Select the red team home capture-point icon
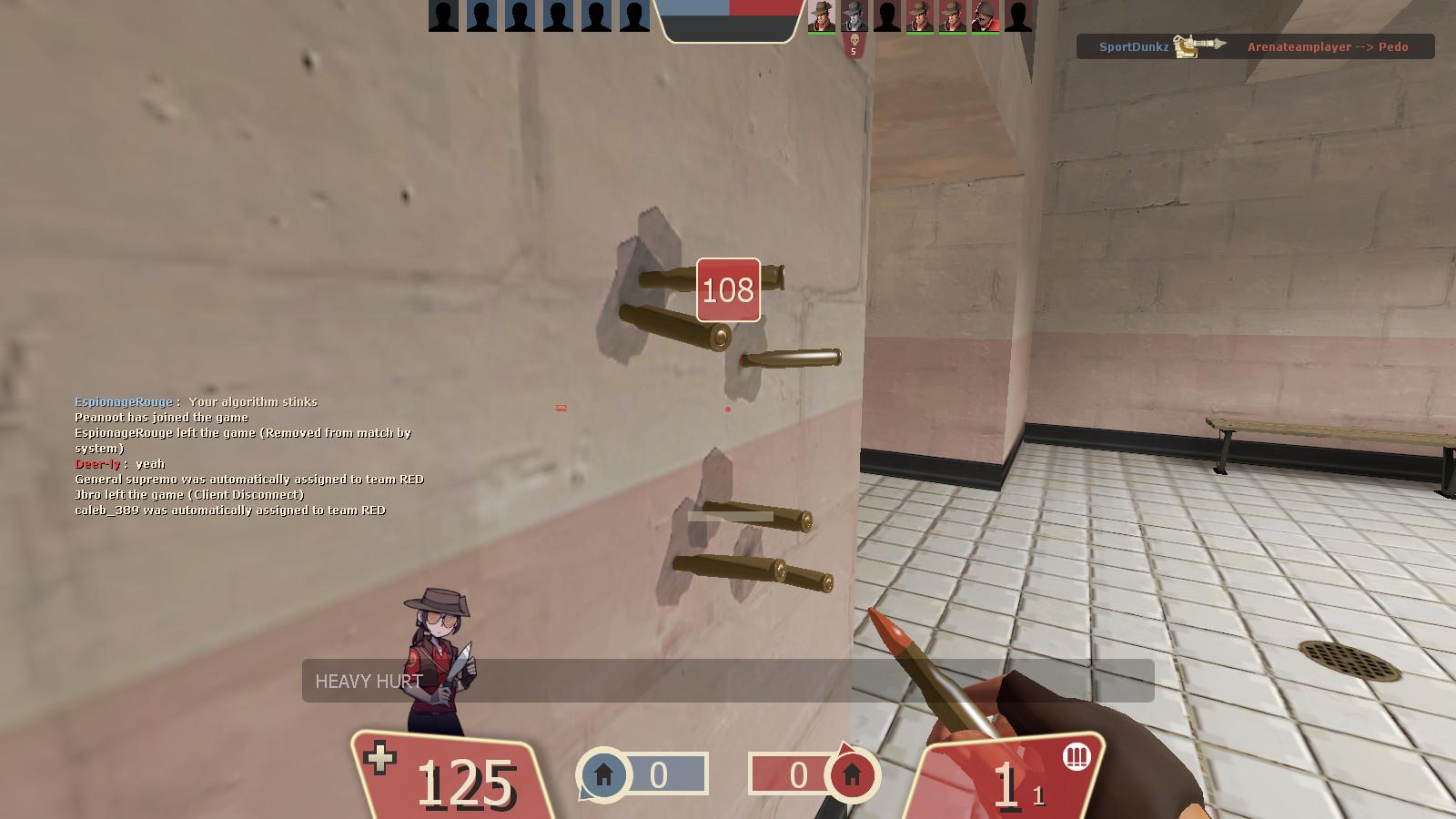 (x=851, y=775)
